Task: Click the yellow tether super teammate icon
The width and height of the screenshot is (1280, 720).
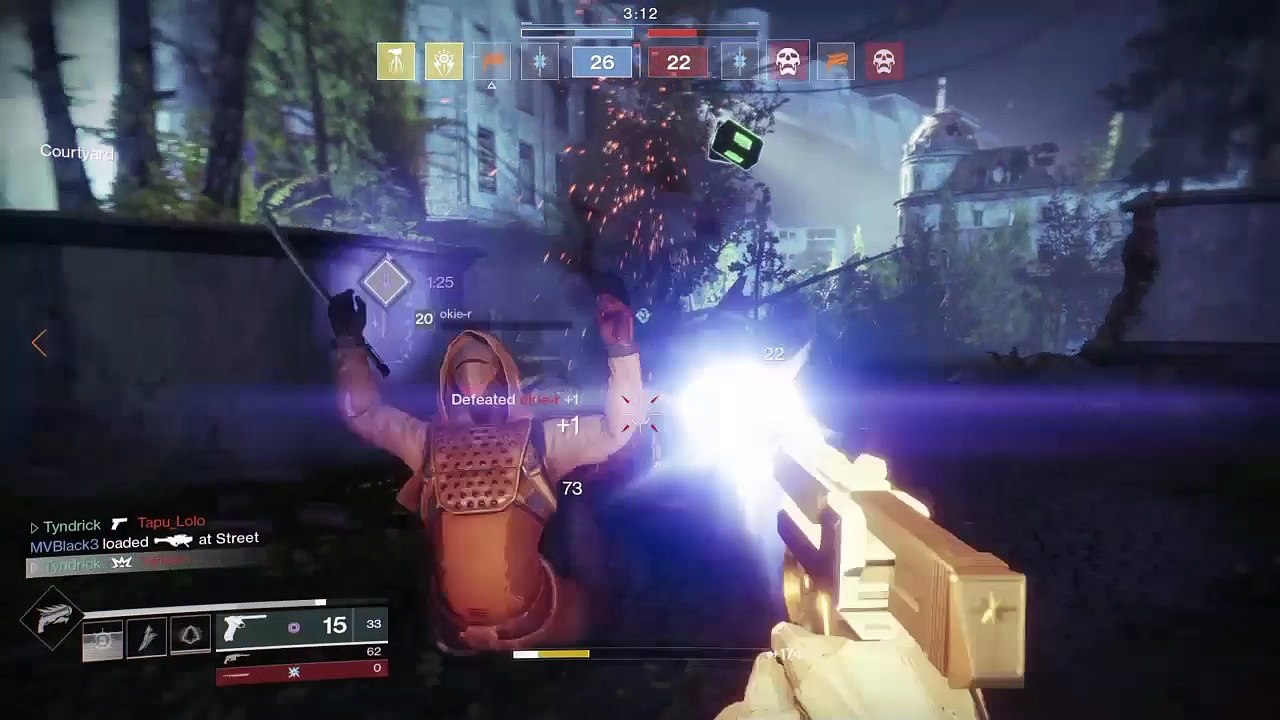Action: point(396,62)
